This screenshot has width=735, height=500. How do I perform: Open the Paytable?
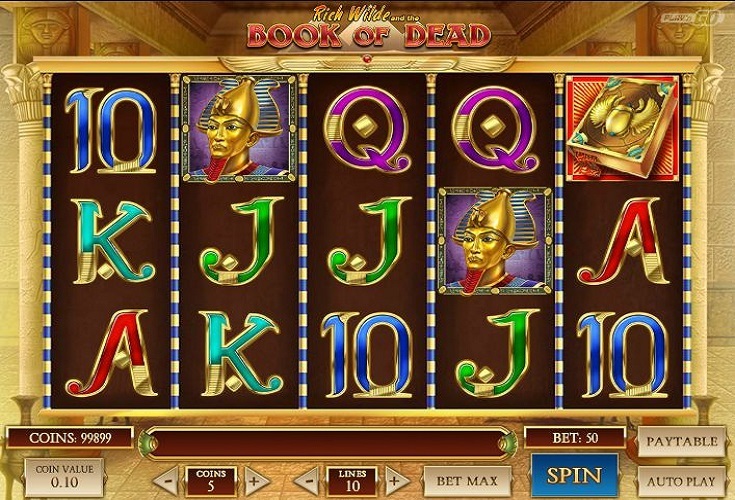coord(681,440)
